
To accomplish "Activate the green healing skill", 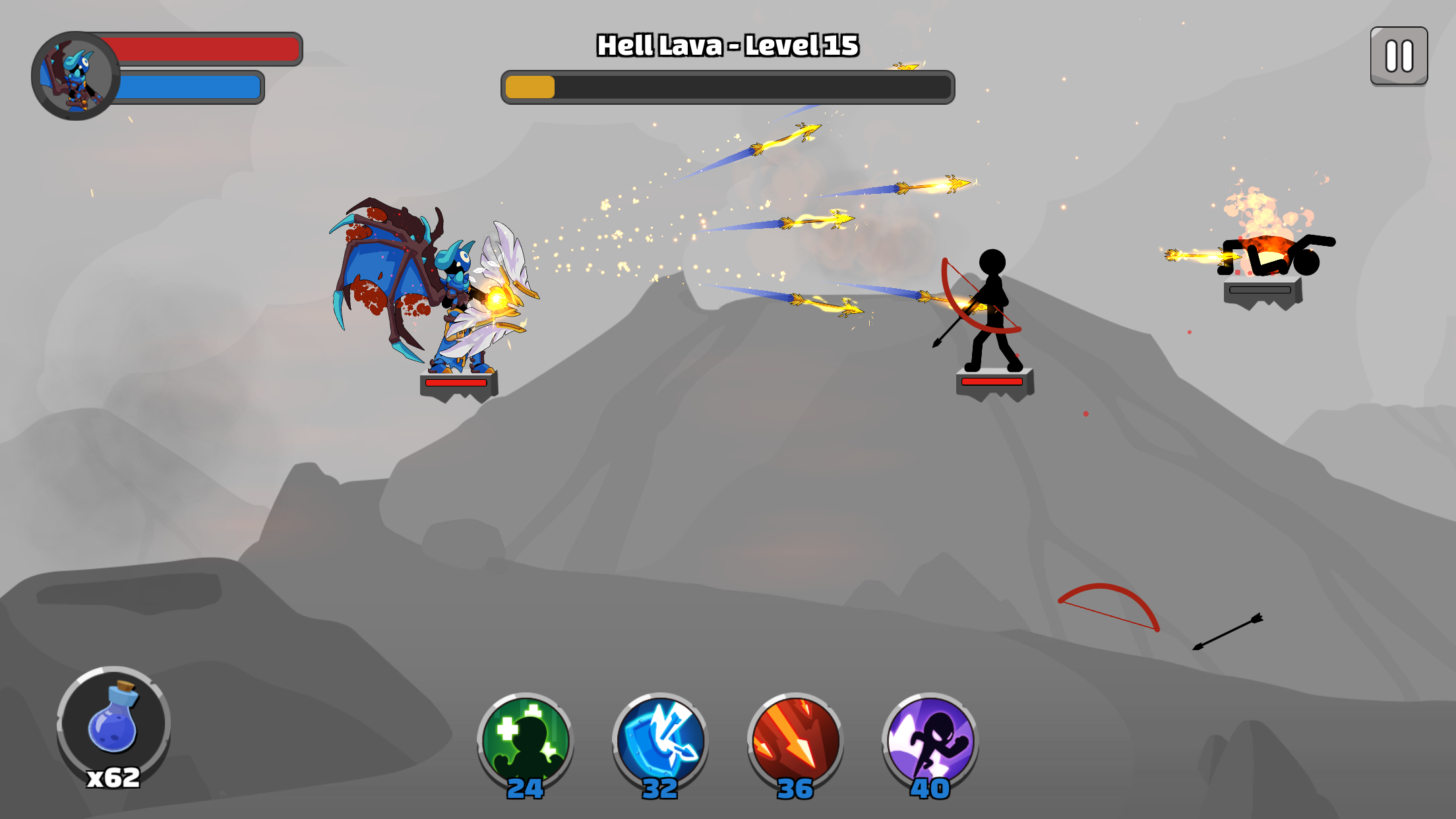I will click(525, 741).
